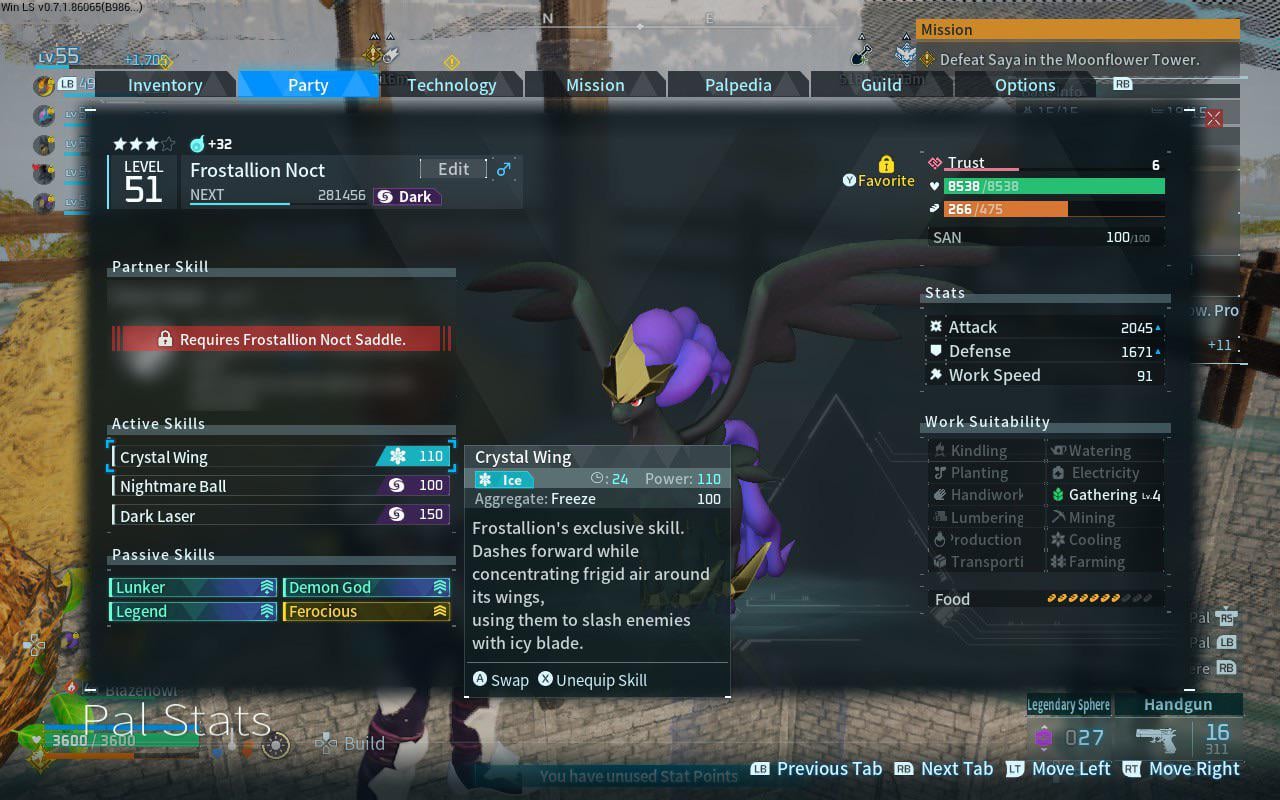Switch to the Inventory tab
1280x800 pixels.
pos(165,85)
